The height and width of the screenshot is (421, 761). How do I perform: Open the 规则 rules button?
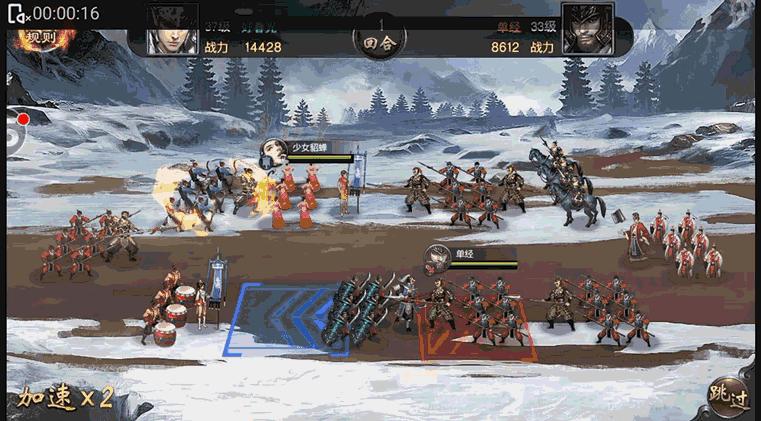[42, 38]
